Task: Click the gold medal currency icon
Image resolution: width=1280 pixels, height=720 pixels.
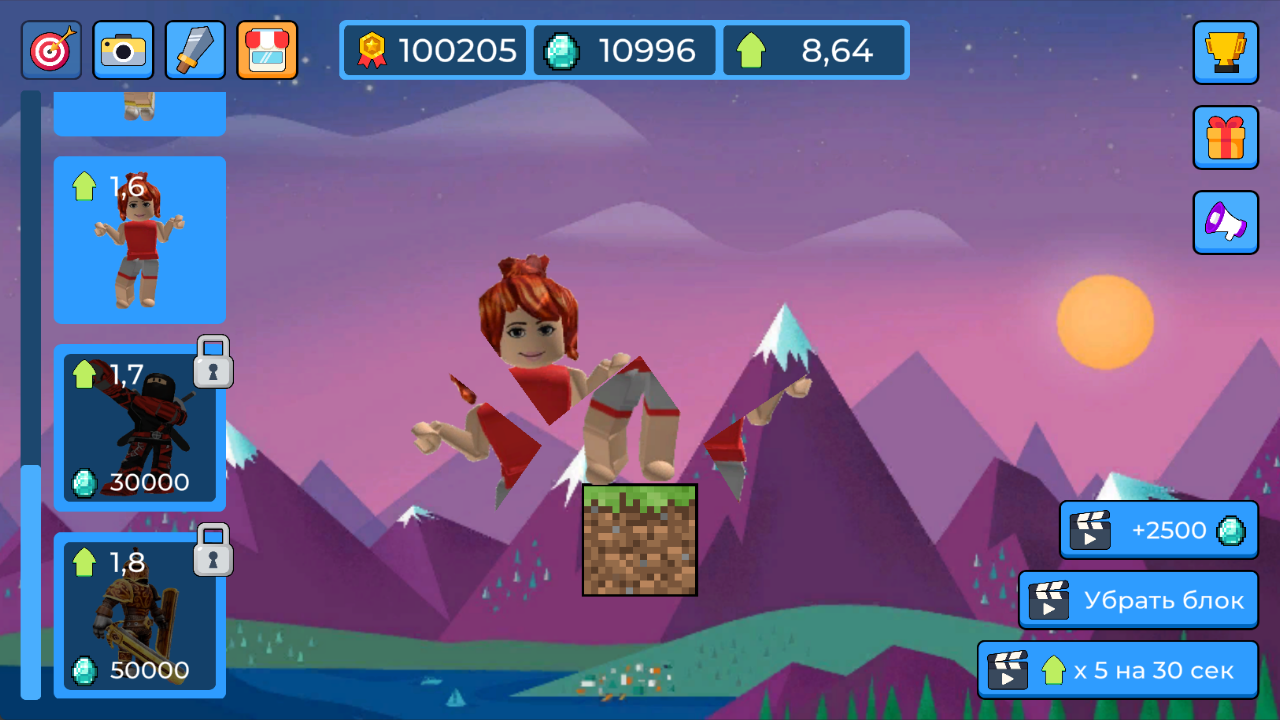Action: [x=371, y=47]
